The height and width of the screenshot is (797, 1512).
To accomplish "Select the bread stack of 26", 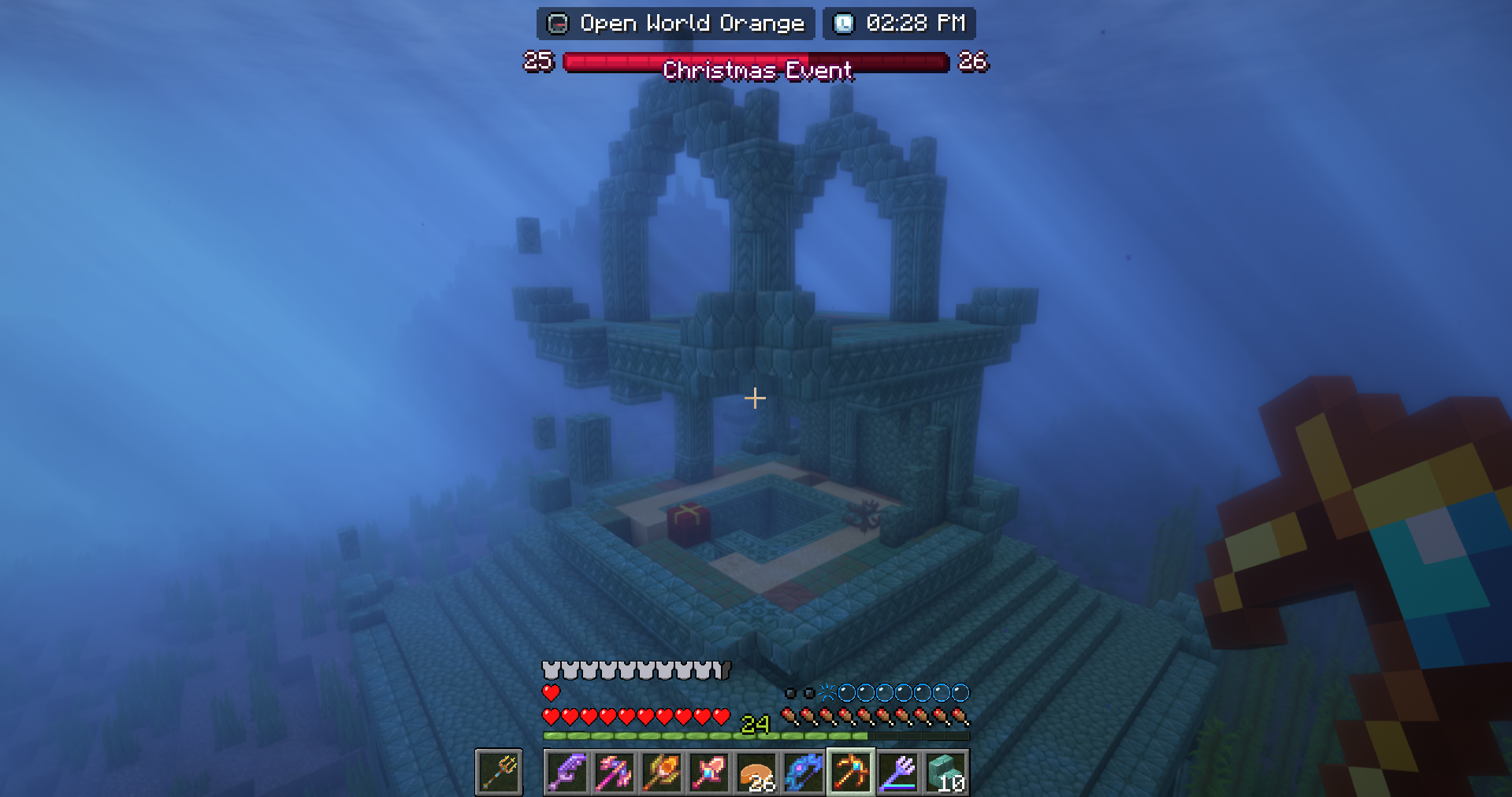I will pyautogui.click(x=756, y=773).
